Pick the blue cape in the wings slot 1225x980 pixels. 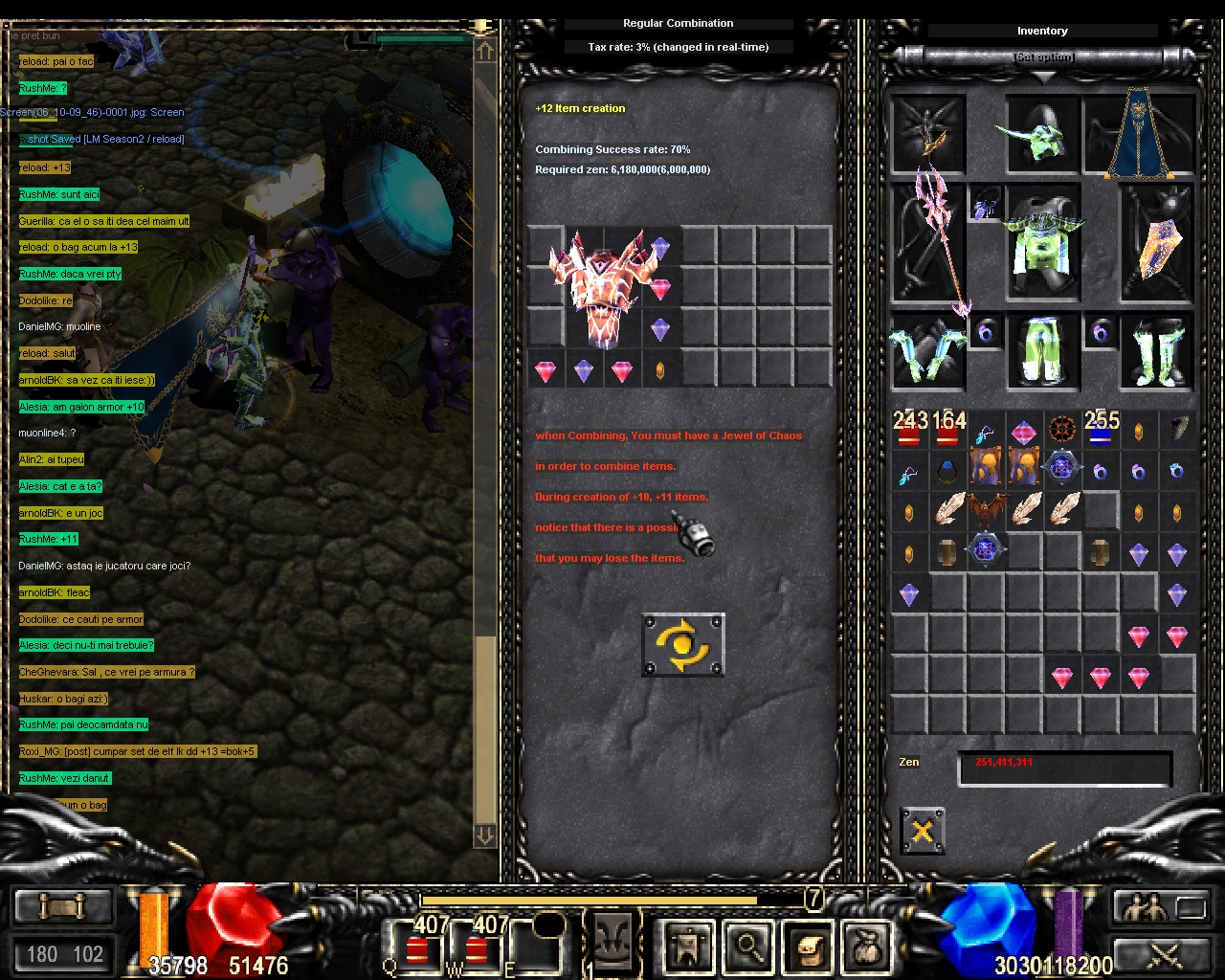point(1139,134)
